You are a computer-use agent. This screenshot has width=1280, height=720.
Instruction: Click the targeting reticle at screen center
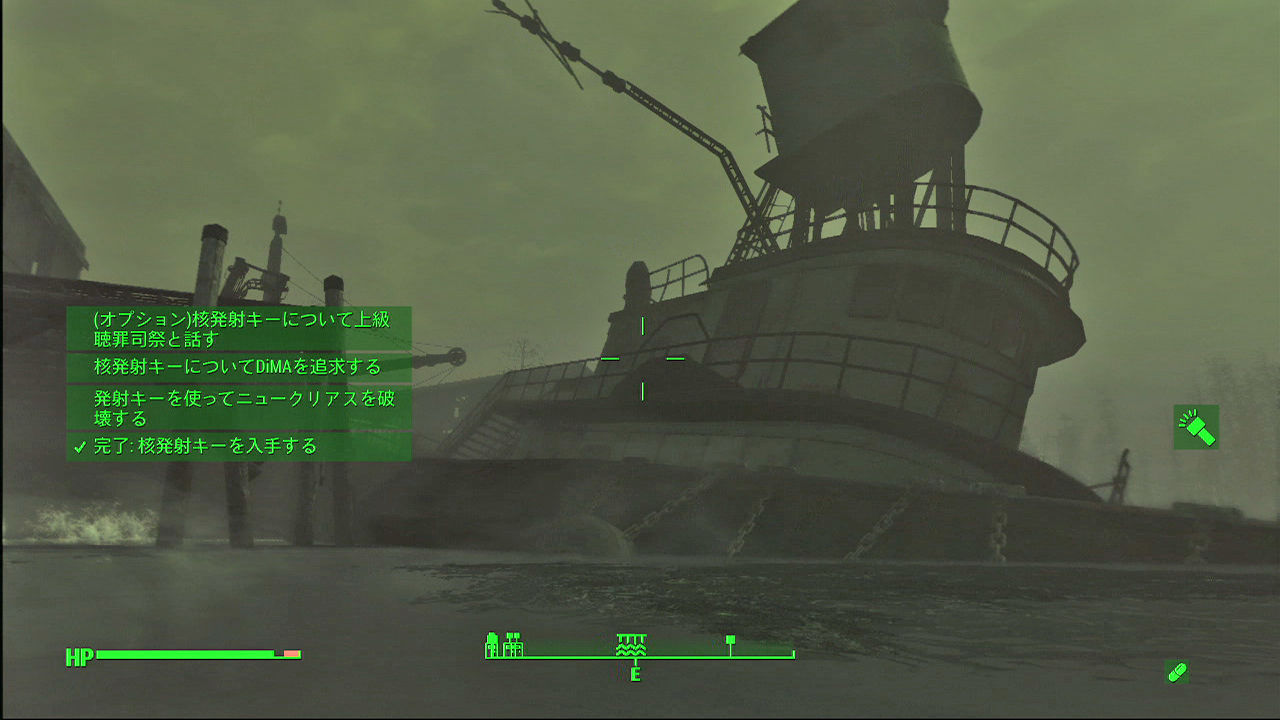(643, 357)
